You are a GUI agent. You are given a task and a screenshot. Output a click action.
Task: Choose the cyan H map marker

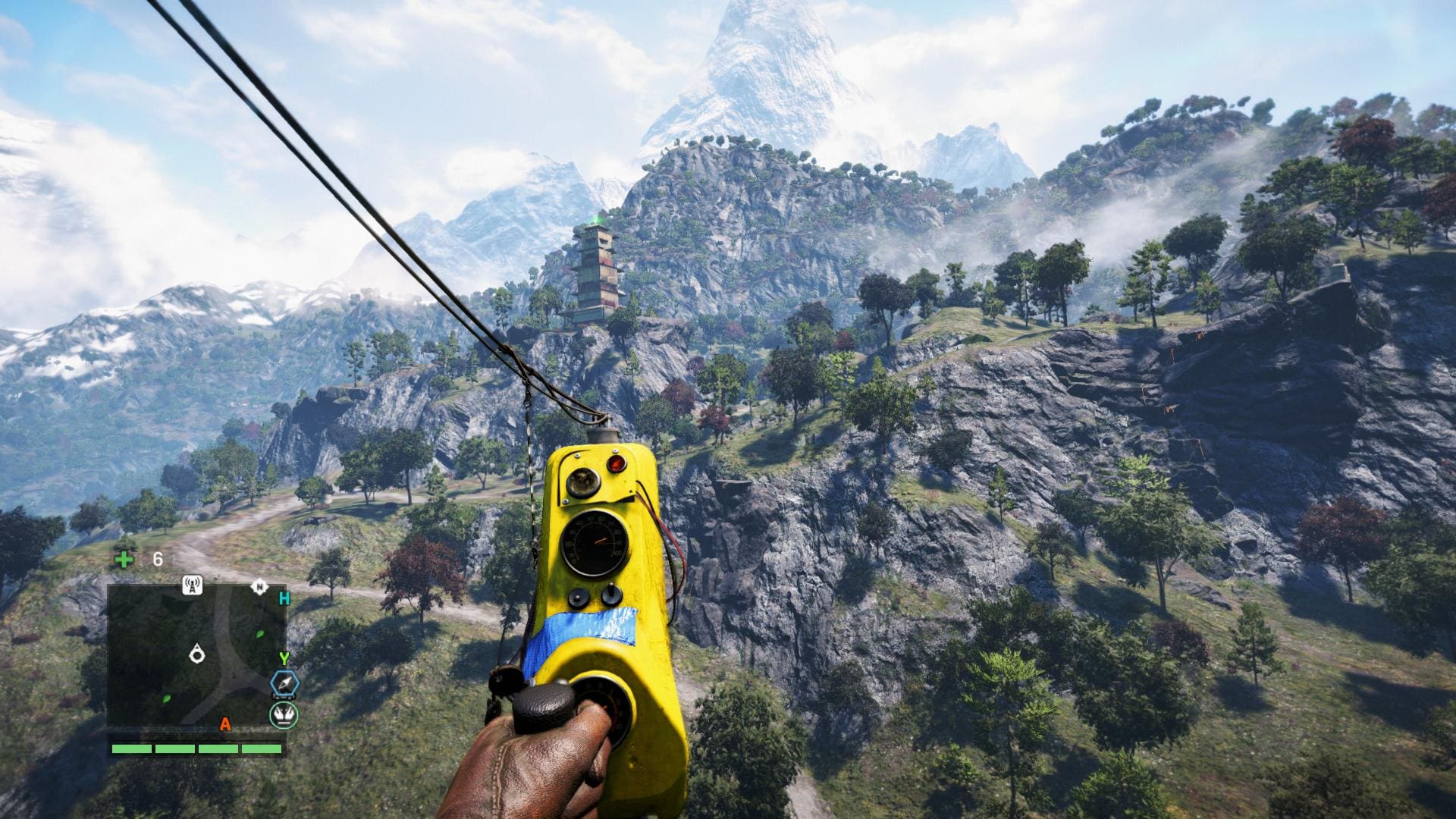click(x=284, y=599)
